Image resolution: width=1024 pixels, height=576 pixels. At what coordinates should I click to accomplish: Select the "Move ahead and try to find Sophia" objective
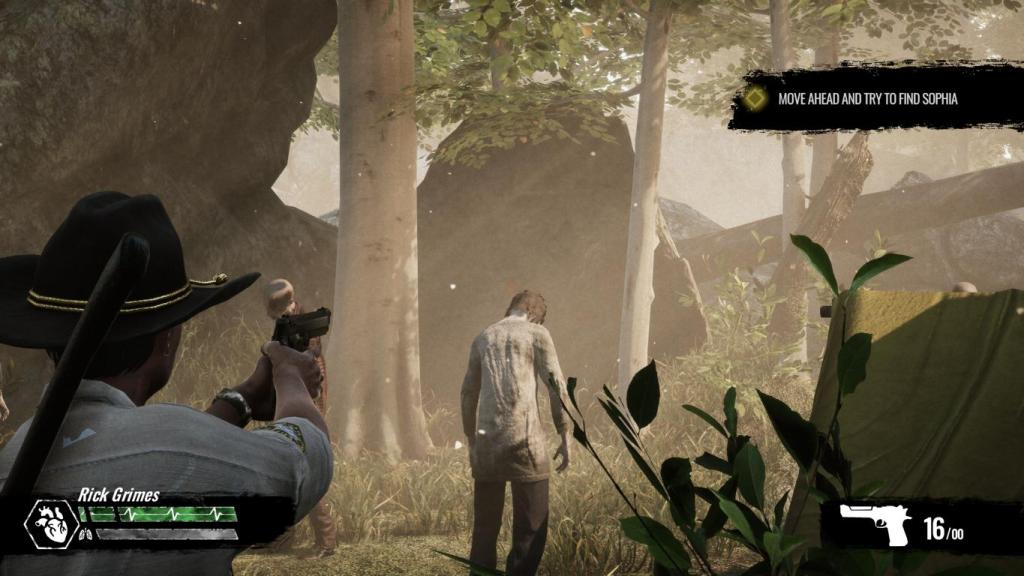click(x=867, y=99)
